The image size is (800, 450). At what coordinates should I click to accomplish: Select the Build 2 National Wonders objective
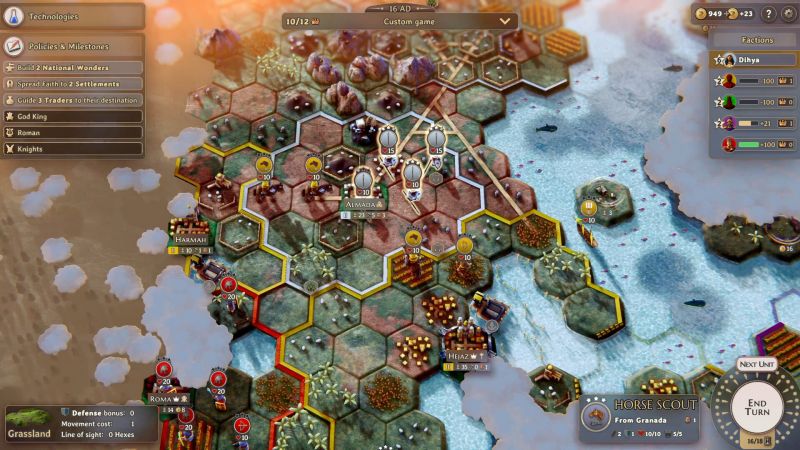coord(72,67)
